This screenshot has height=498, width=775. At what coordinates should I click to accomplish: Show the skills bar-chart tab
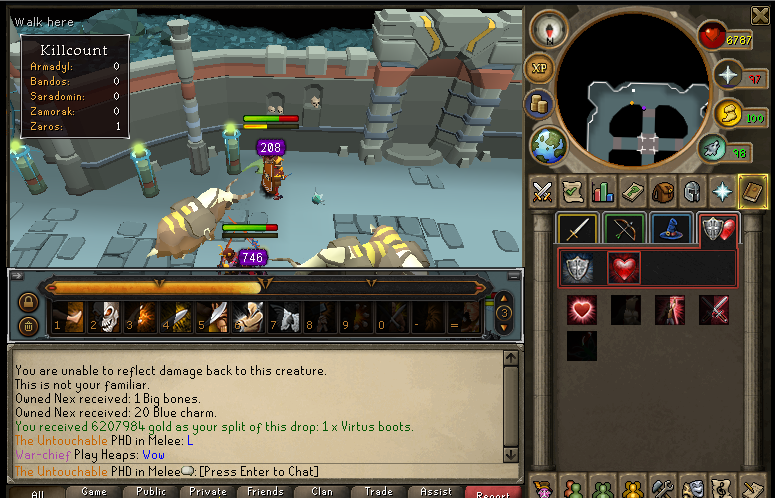point(602,190)
